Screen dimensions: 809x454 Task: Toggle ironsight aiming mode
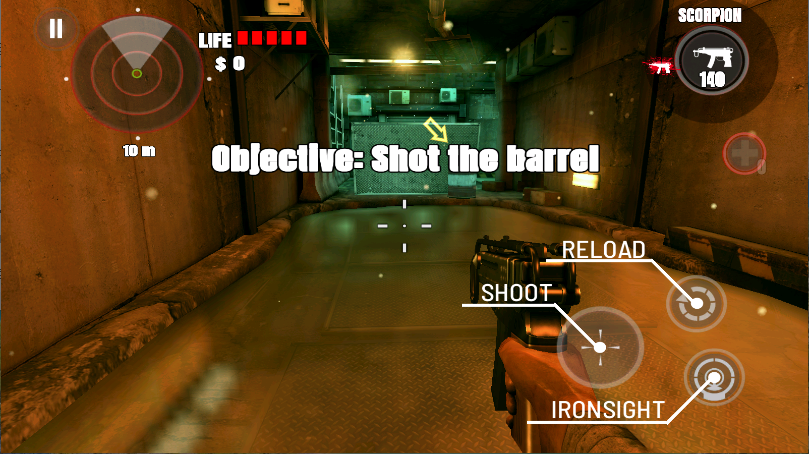click(713, 378)
